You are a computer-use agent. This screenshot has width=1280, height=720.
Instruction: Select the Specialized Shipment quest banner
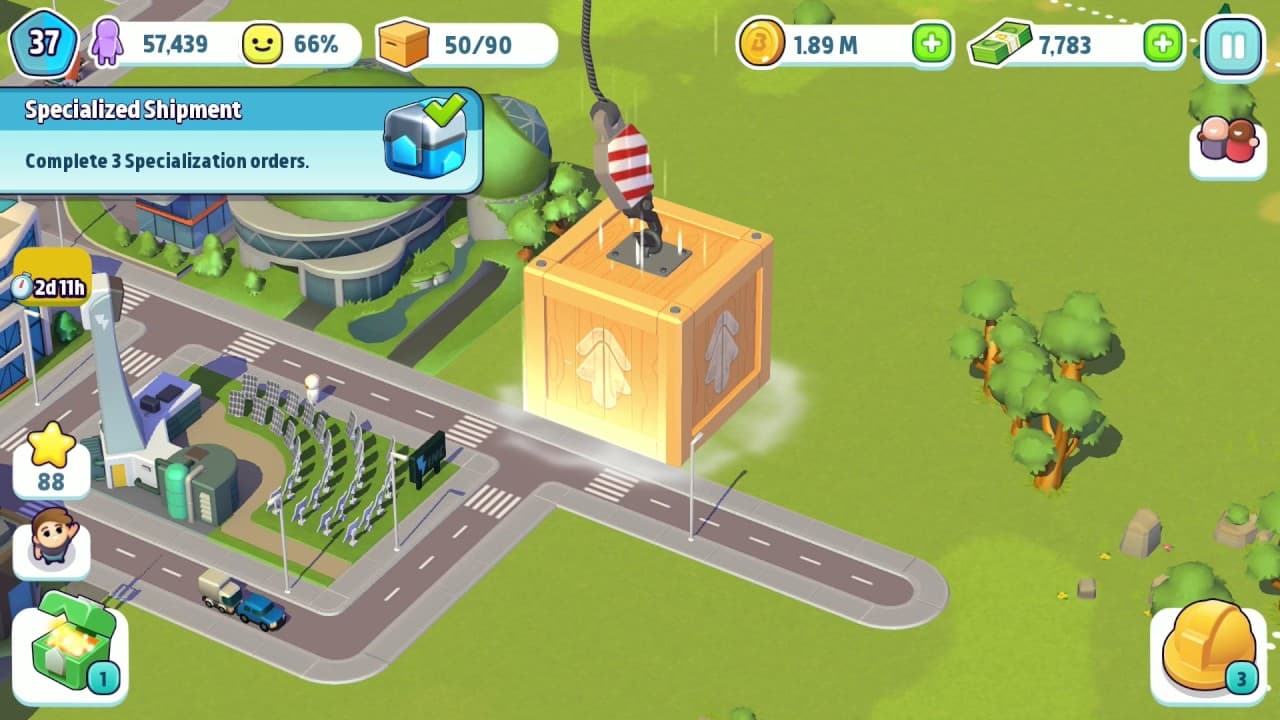(x=180, y=140)
